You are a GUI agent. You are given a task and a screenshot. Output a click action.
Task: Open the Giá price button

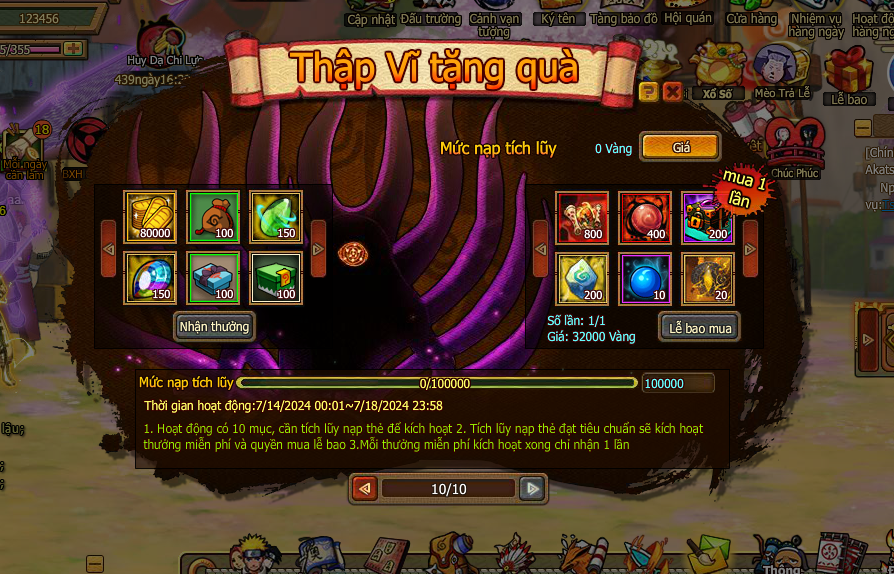680,147
